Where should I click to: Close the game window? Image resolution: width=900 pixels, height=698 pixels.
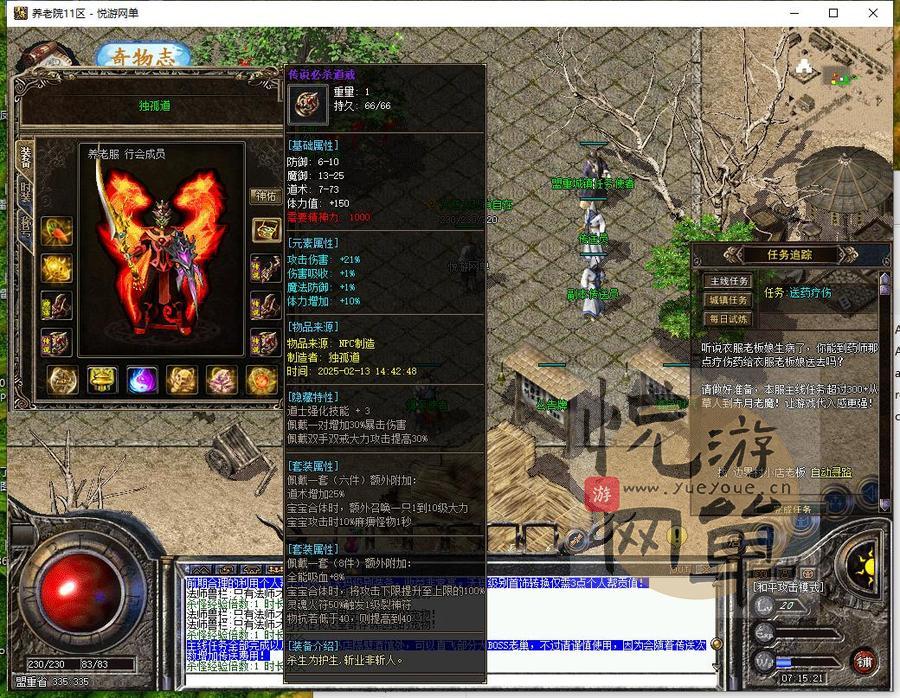click(874, 13)
